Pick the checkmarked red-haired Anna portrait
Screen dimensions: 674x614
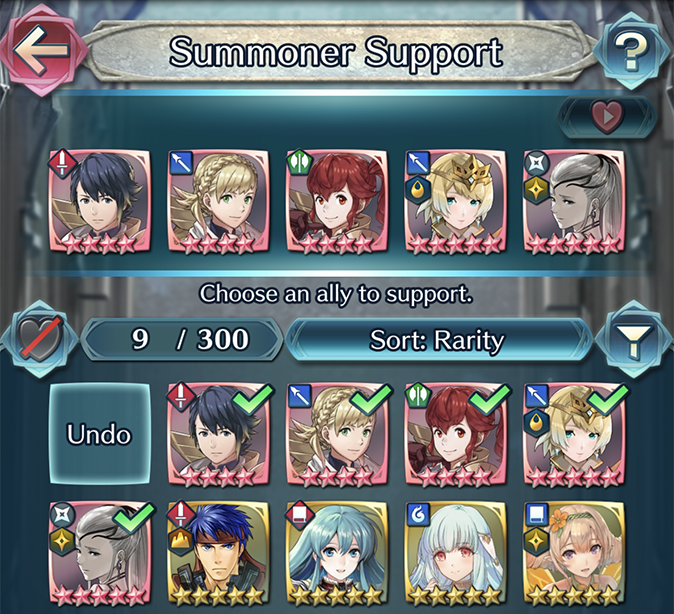[x=456, y=433]
